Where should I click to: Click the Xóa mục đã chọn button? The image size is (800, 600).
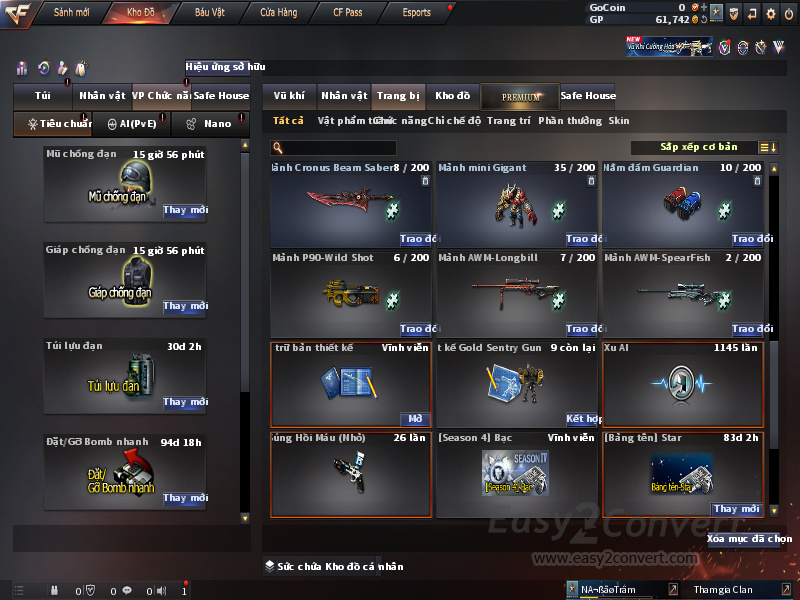click(749, 538)
